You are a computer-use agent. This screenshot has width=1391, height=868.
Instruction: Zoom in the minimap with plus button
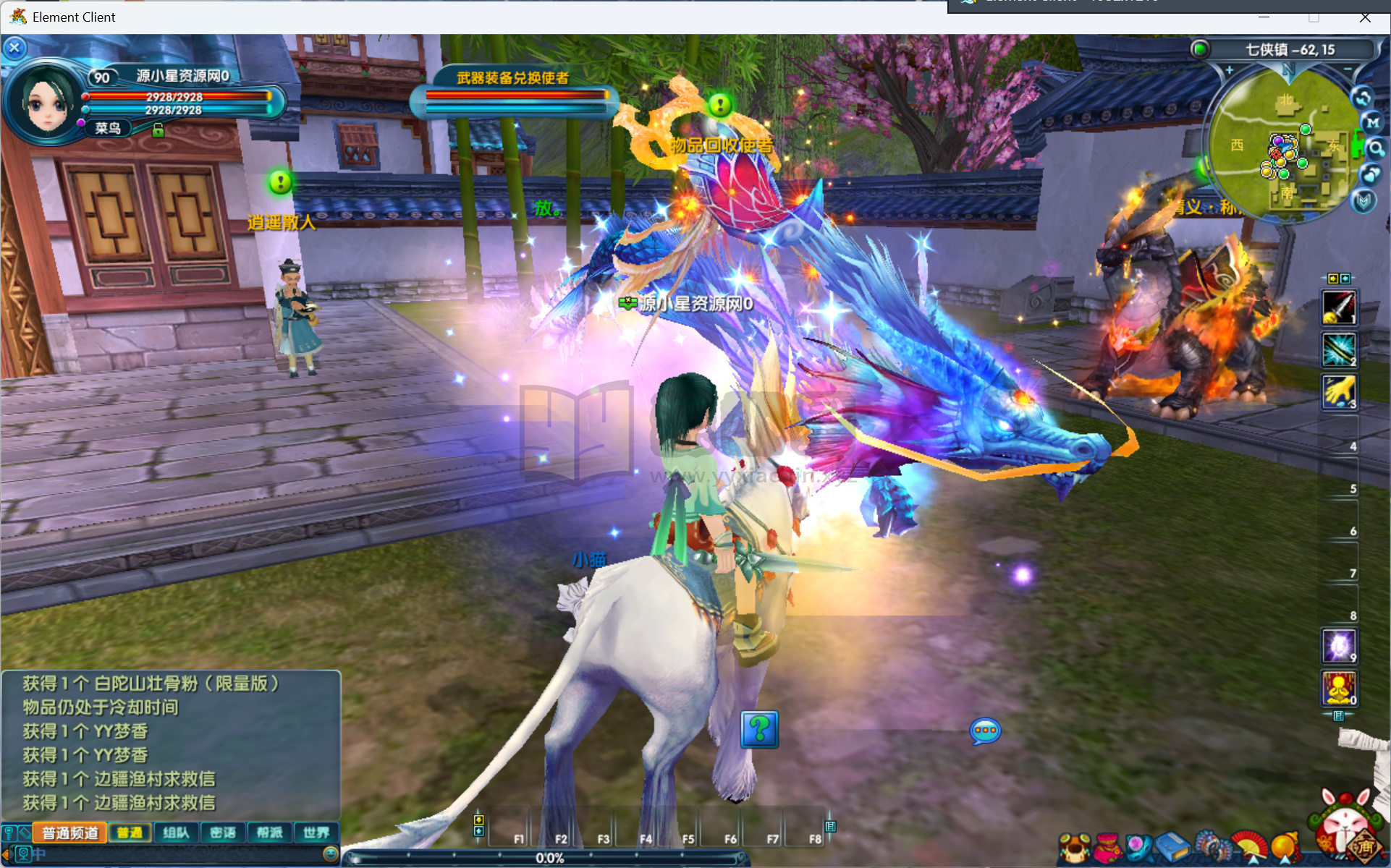point(1229,70)
